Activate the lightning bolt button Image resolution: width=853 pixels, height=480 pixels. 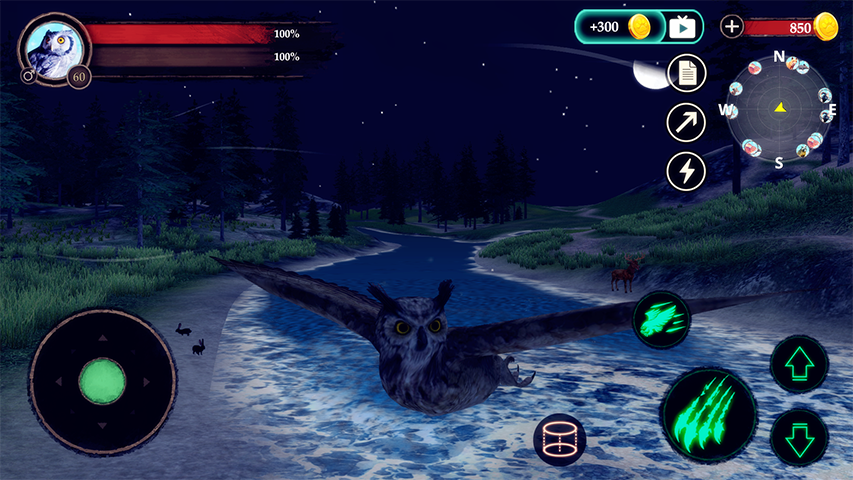pyautogui.click(x=686, y=171)
